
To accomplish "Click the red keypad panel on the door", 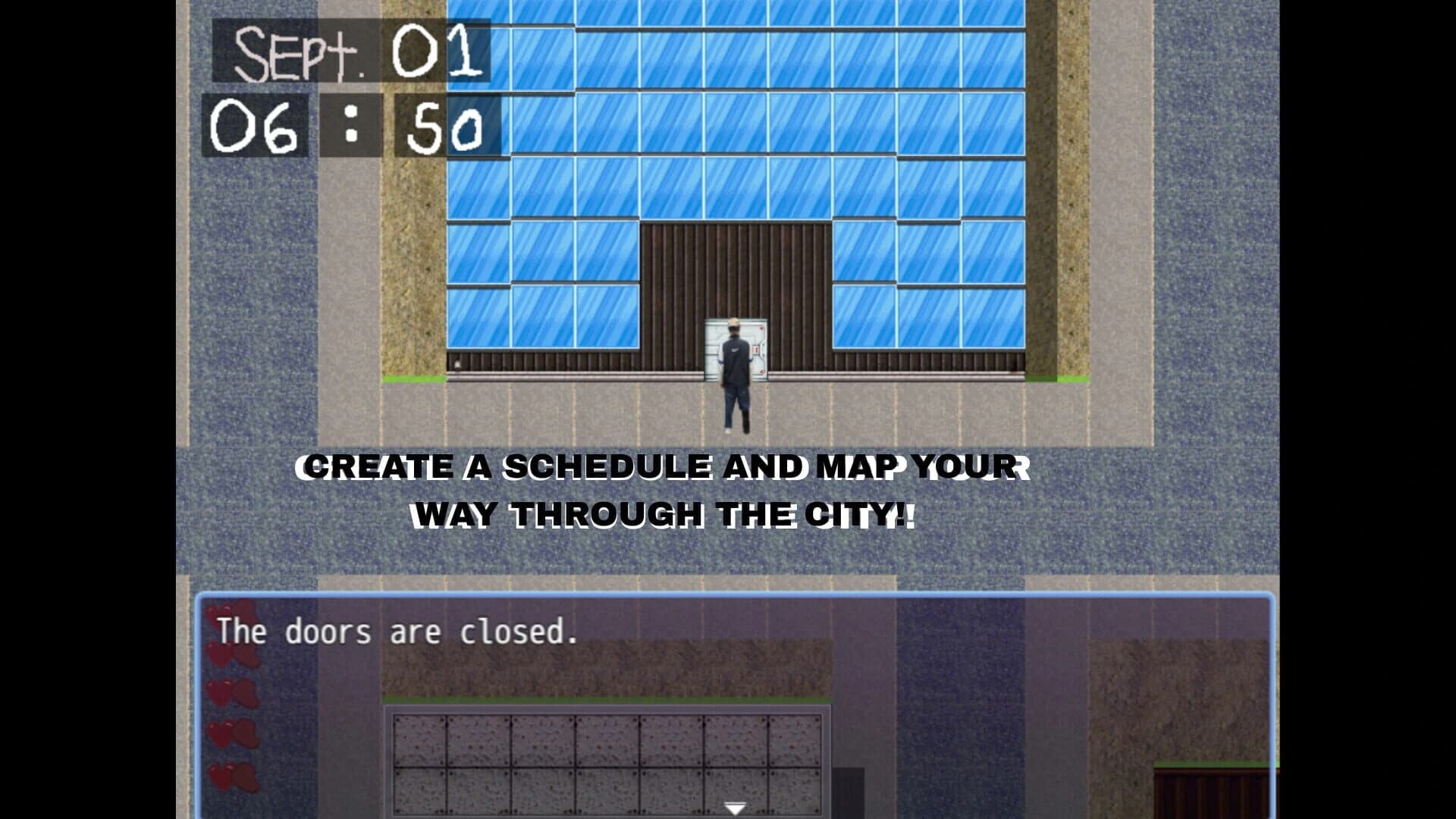I will 756,350.
